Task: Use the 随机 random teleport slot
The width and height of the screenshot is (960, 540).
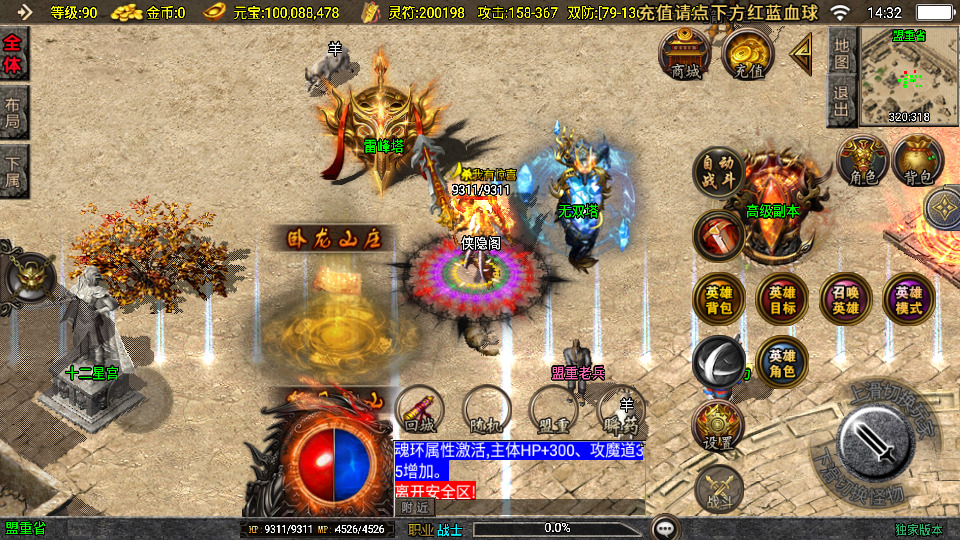Action: (x=486, y=410)
